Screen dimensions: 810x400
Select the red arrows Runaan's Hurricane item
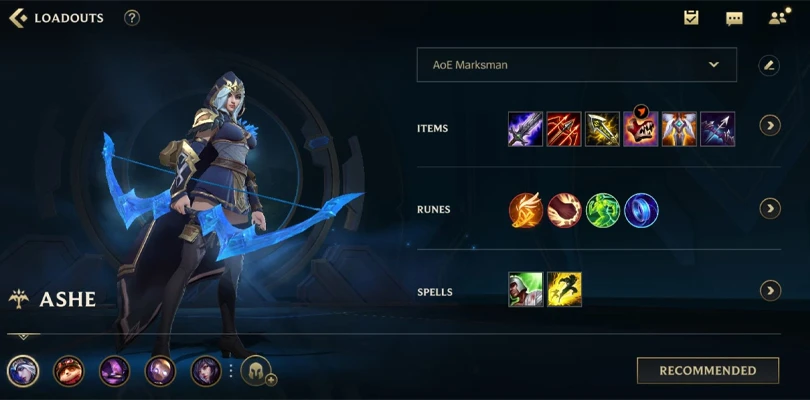click(564, 129)
